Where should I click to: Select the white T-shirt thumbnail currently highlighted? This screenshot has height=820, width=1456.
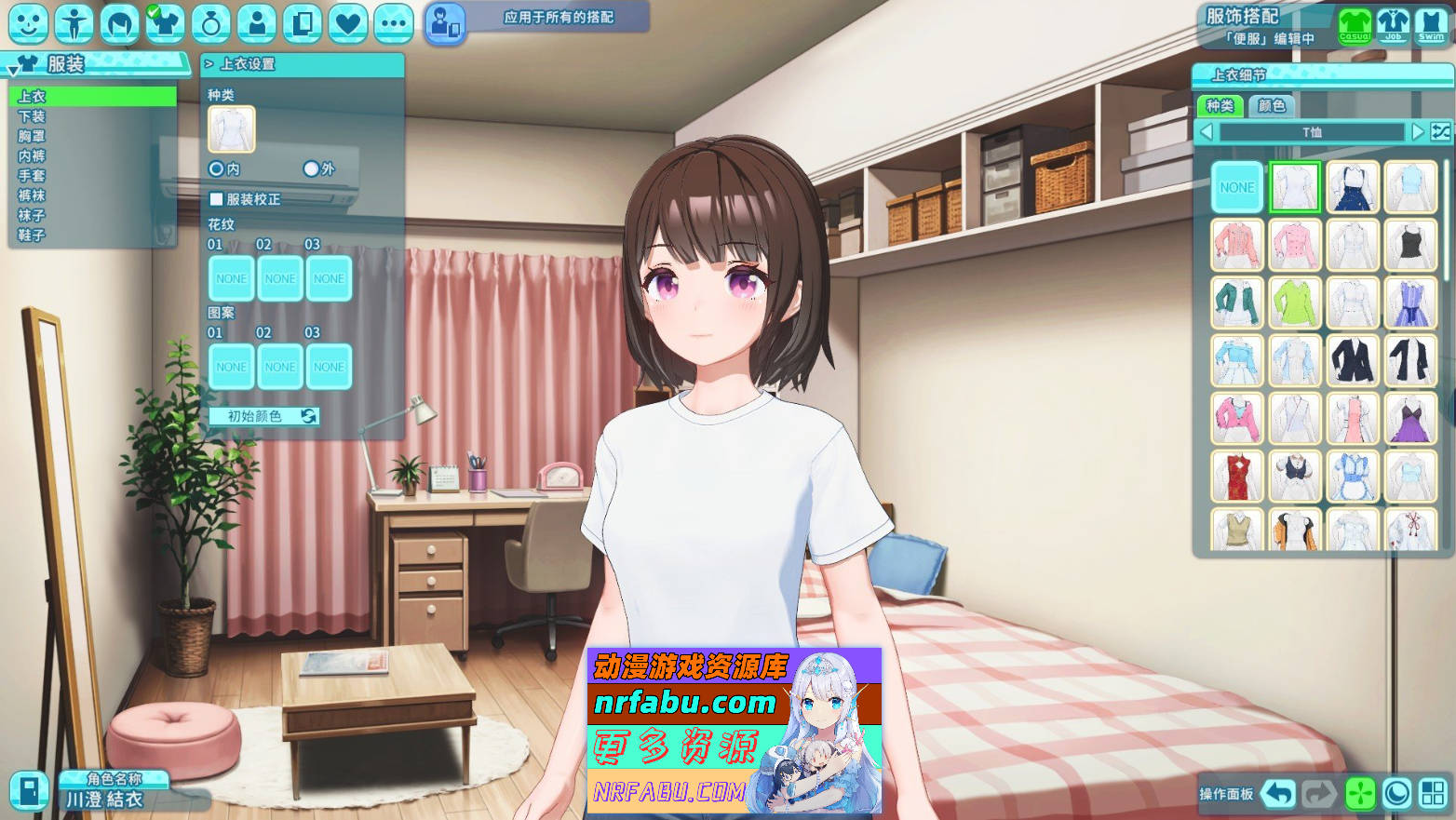[1295, 186]
